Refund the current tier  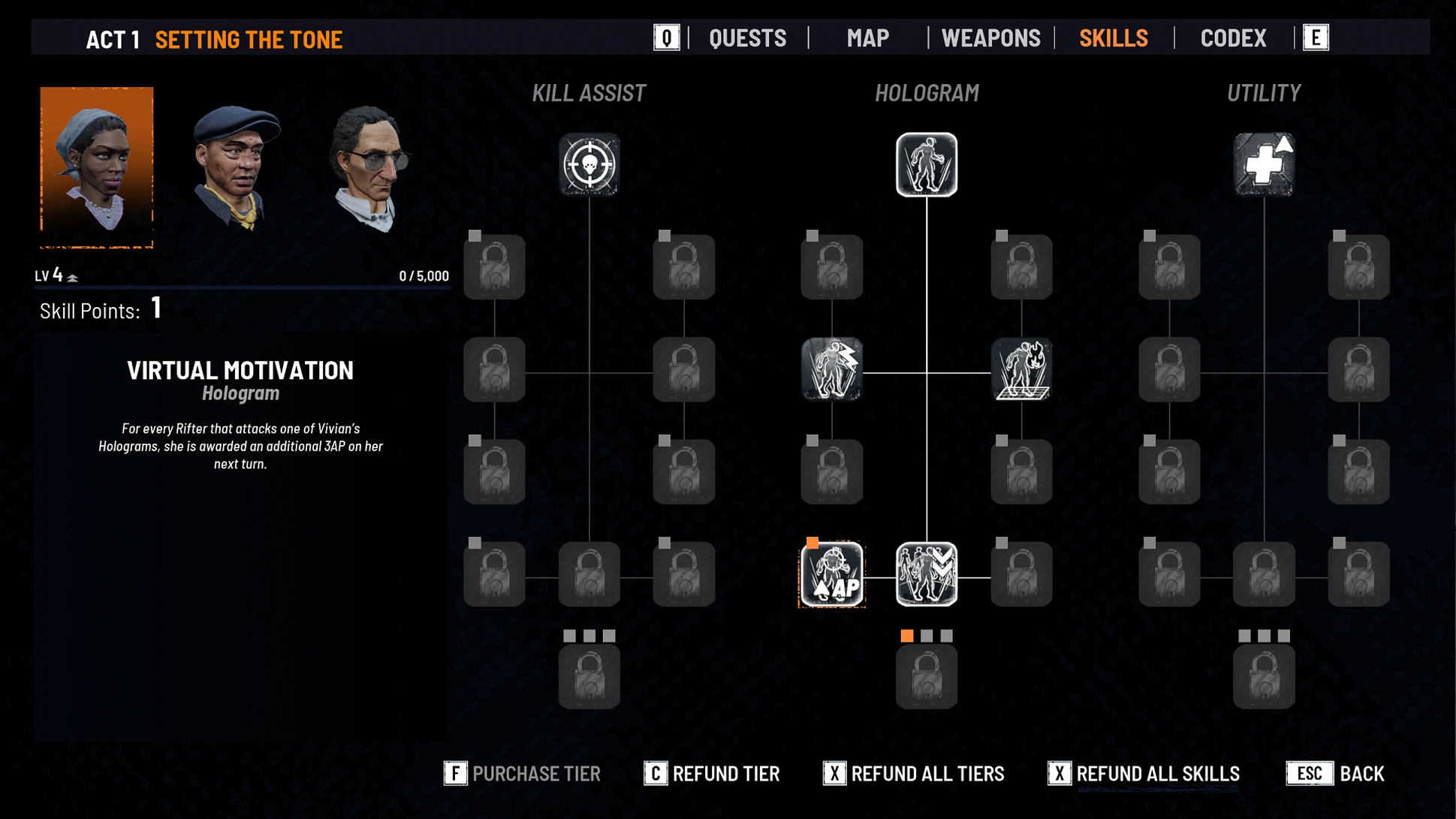[x=712, y=773]
